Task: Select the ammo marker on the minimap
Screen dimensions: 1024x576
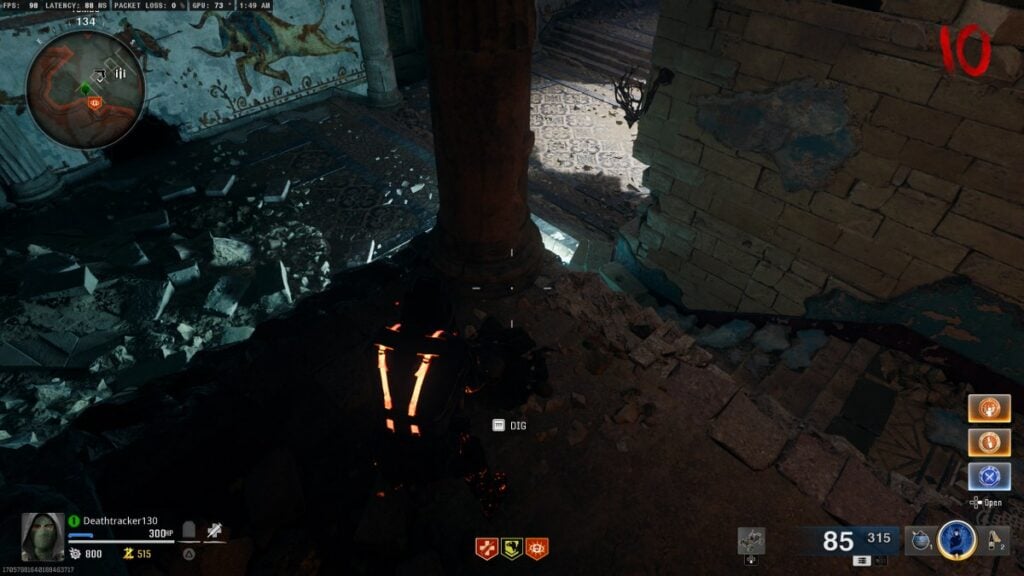Action: 121,73
